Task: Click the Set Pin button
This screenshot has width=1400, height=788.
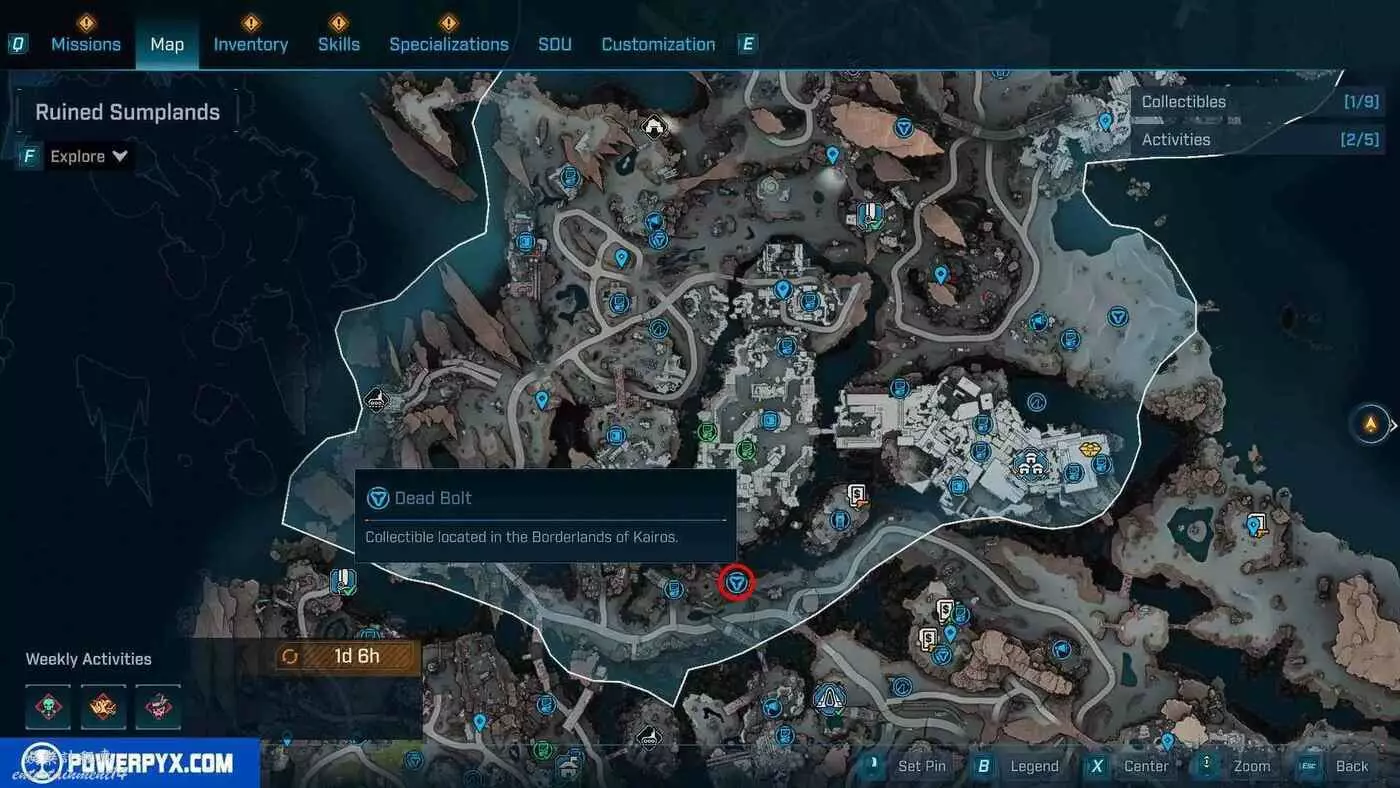Action: 908,766
